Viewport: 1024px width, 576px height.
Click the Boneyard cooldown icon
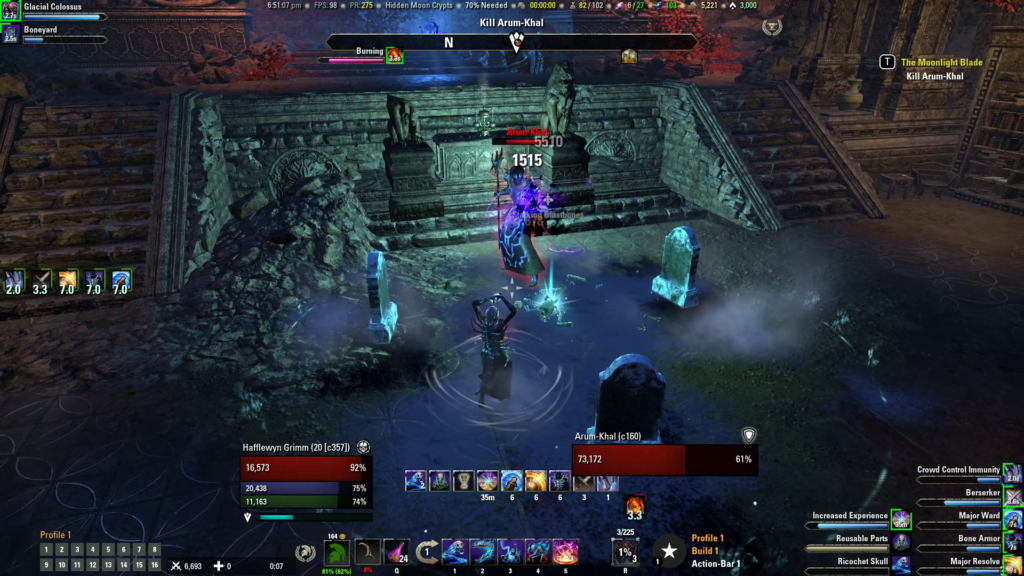(10, 34)
